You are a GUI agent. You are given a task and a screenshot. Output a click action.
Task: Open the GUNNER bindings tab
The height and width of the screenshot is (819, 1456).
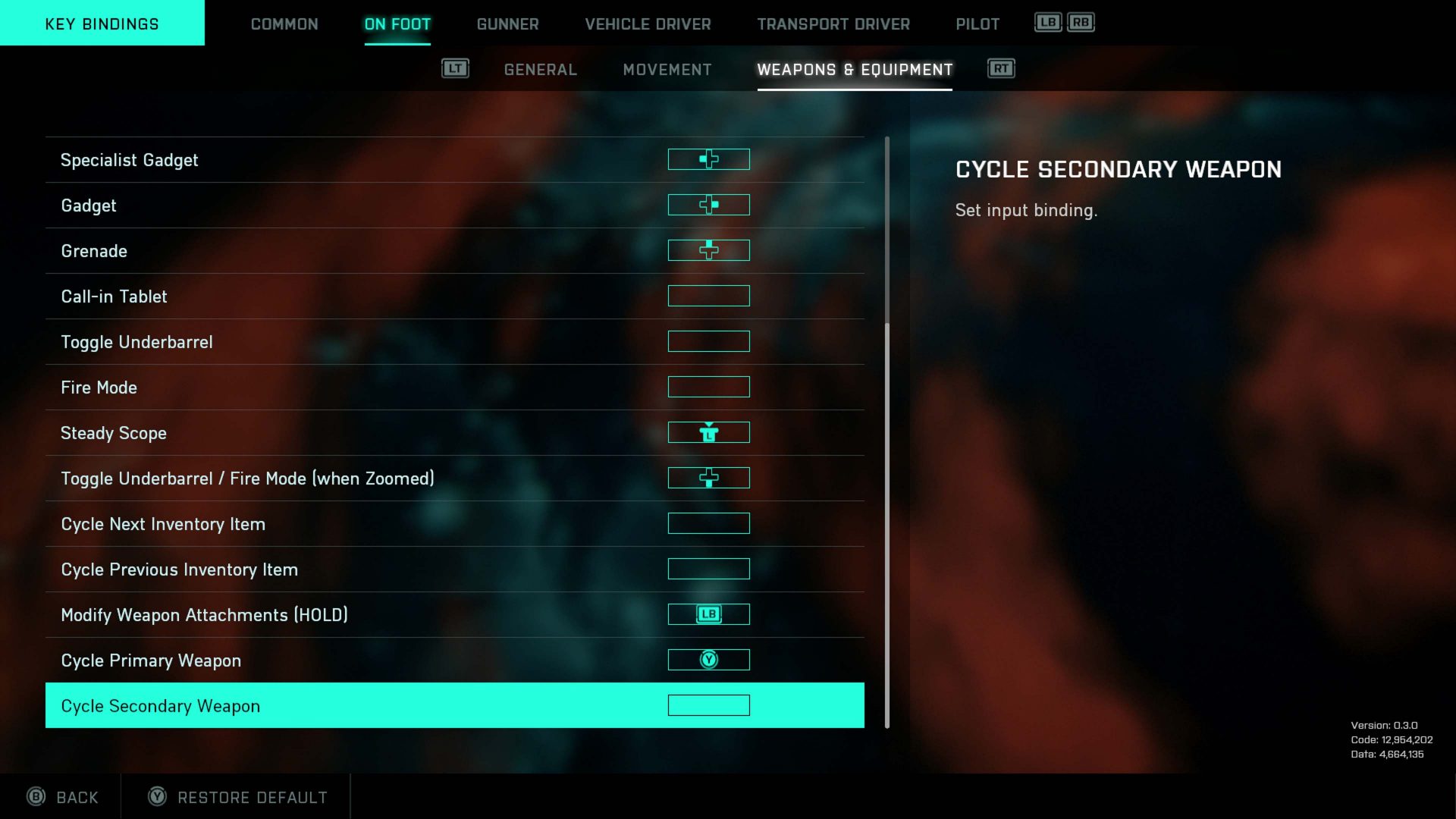click(507, 24)
